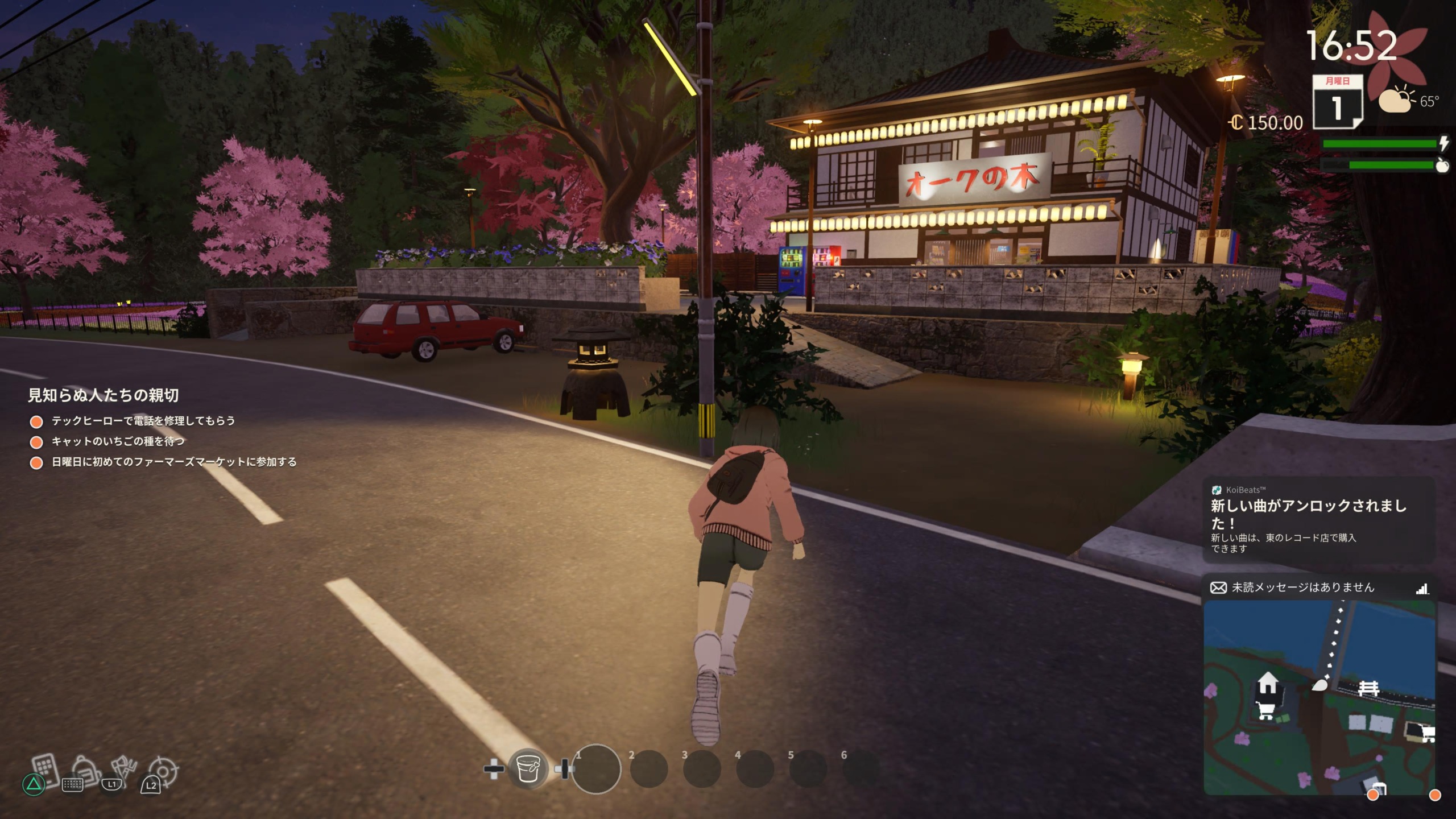Select the axe and pitchfork tools icon
Image resolution: width=1456 pixels, height=819 pixels.
coord(123,768)
